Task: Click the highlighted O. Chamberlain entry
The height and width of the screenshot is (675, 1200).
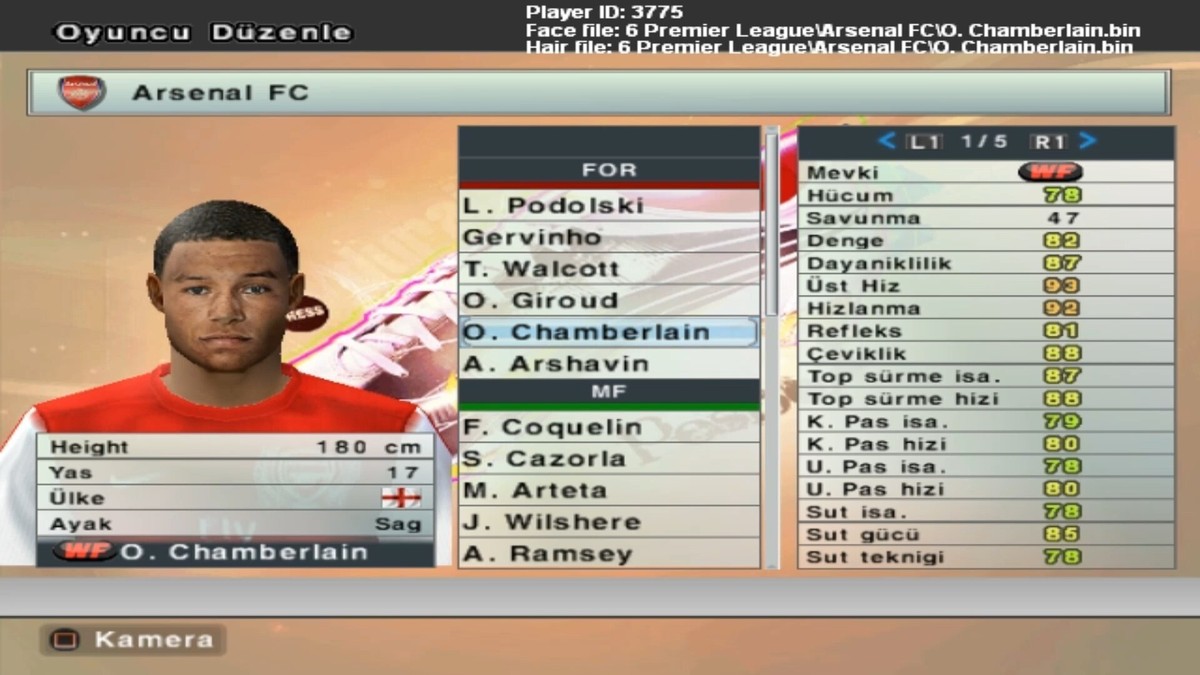Action: tap(608, 332)
